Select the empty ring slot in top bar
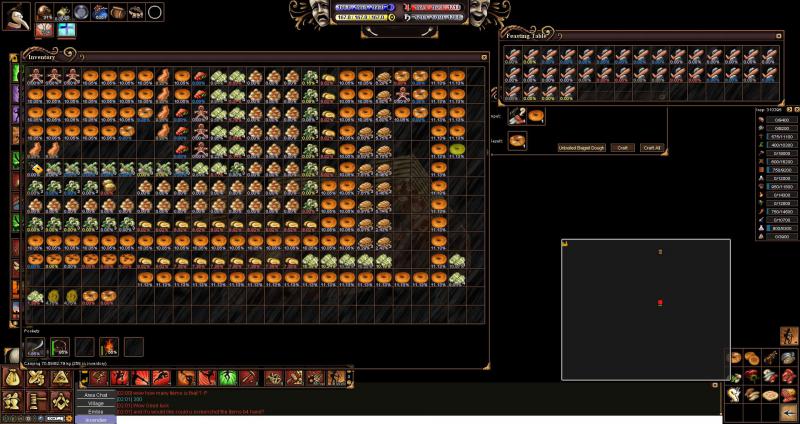Screen dimensions: 800x424 pos(155,11)
